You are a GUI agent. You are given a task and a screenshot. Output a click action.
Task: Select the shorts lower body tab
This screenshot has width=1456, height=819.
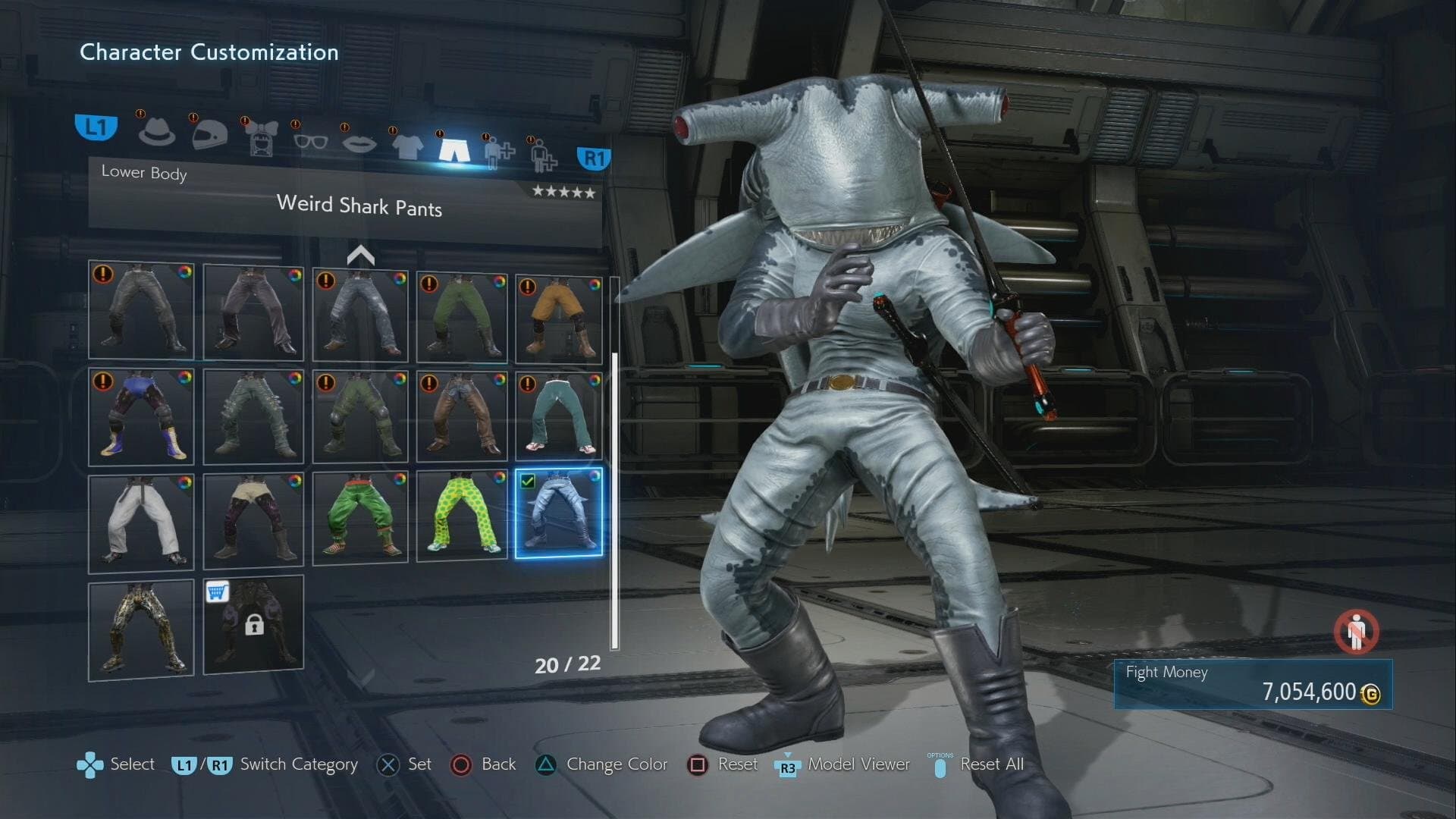click(453, 147)
